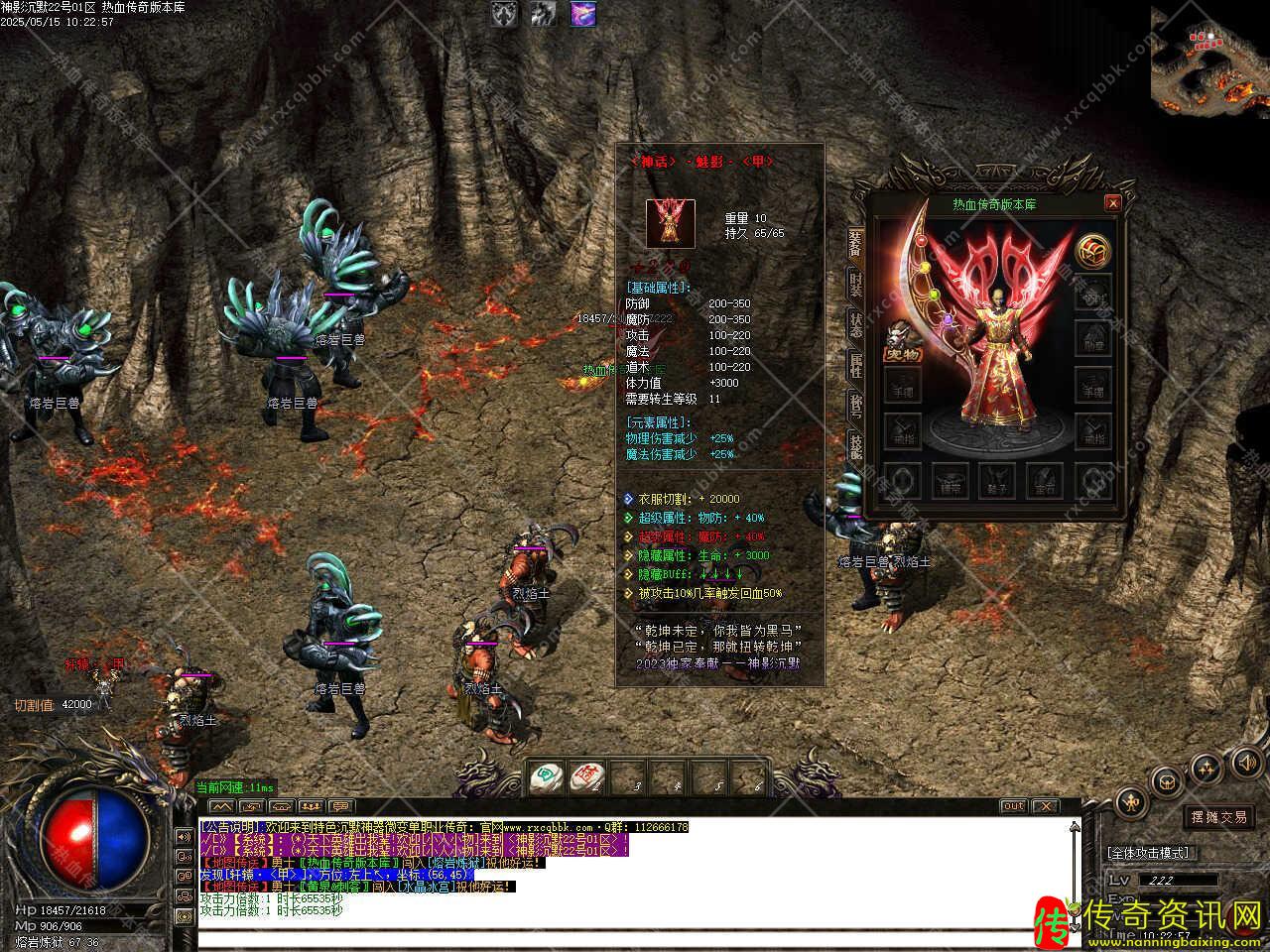Close the character equipment panel
Image resolution: width=1270 pixels, height=952 pixels.
coord(1112,203)
